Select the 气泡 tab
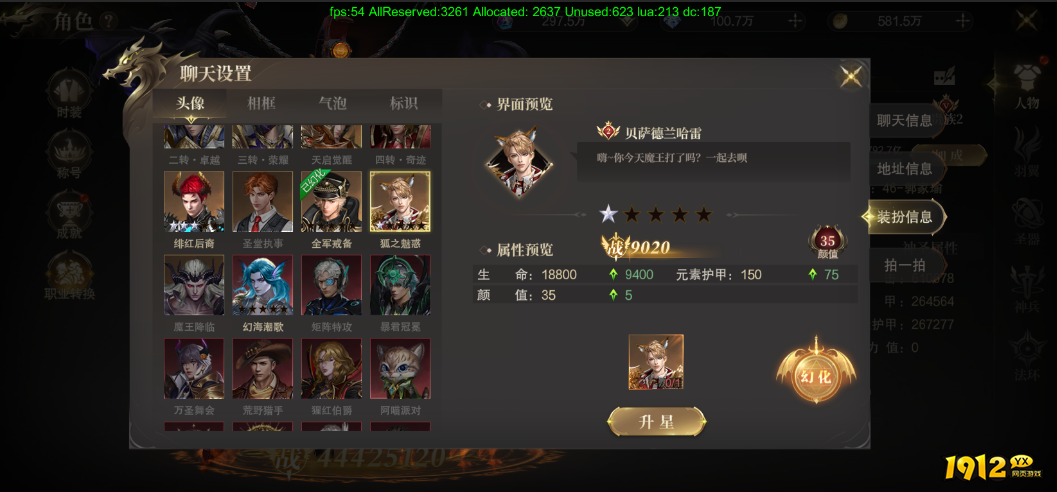Screen dimensions: 1057x492 (x=332, y=104)
